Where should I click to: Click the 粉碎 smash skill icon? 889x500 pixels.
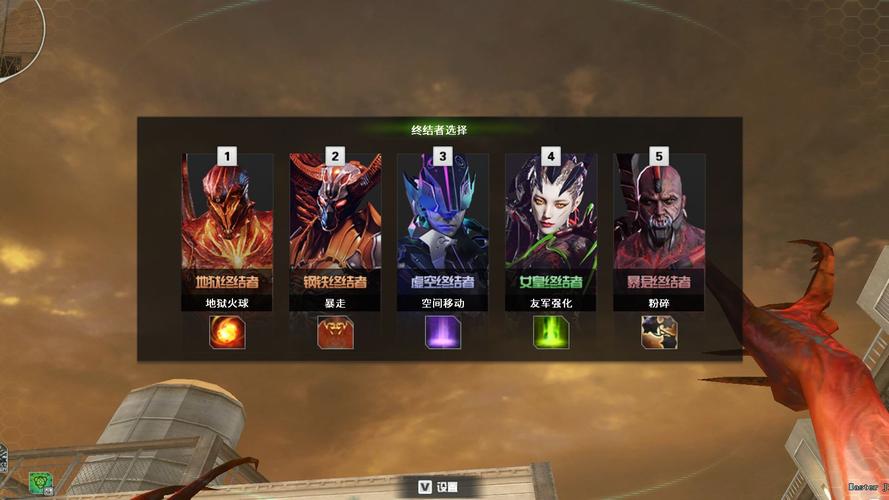(x=659, y=332)
